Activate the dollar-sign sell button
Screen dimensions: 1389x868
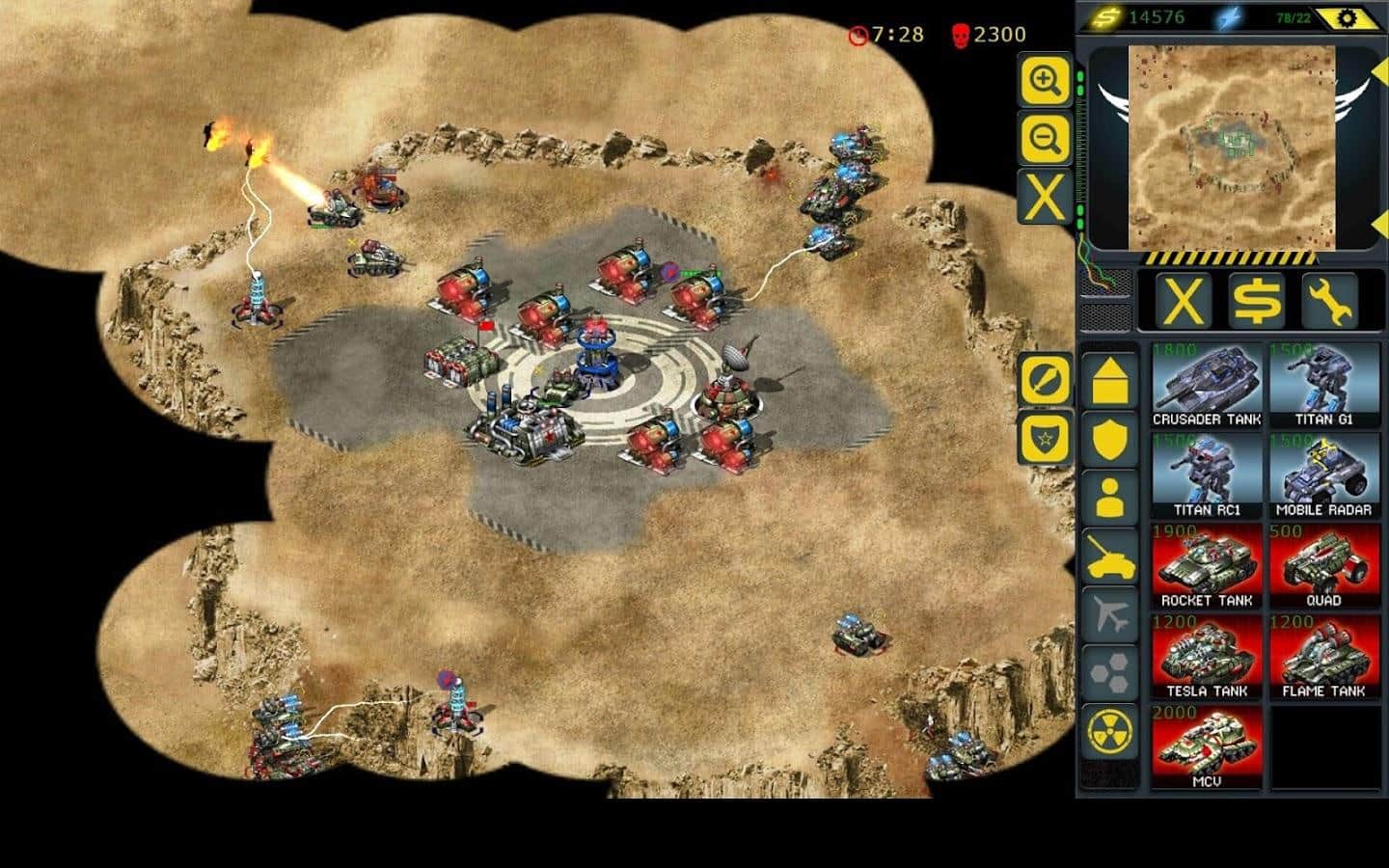[x=1257, y=301]
